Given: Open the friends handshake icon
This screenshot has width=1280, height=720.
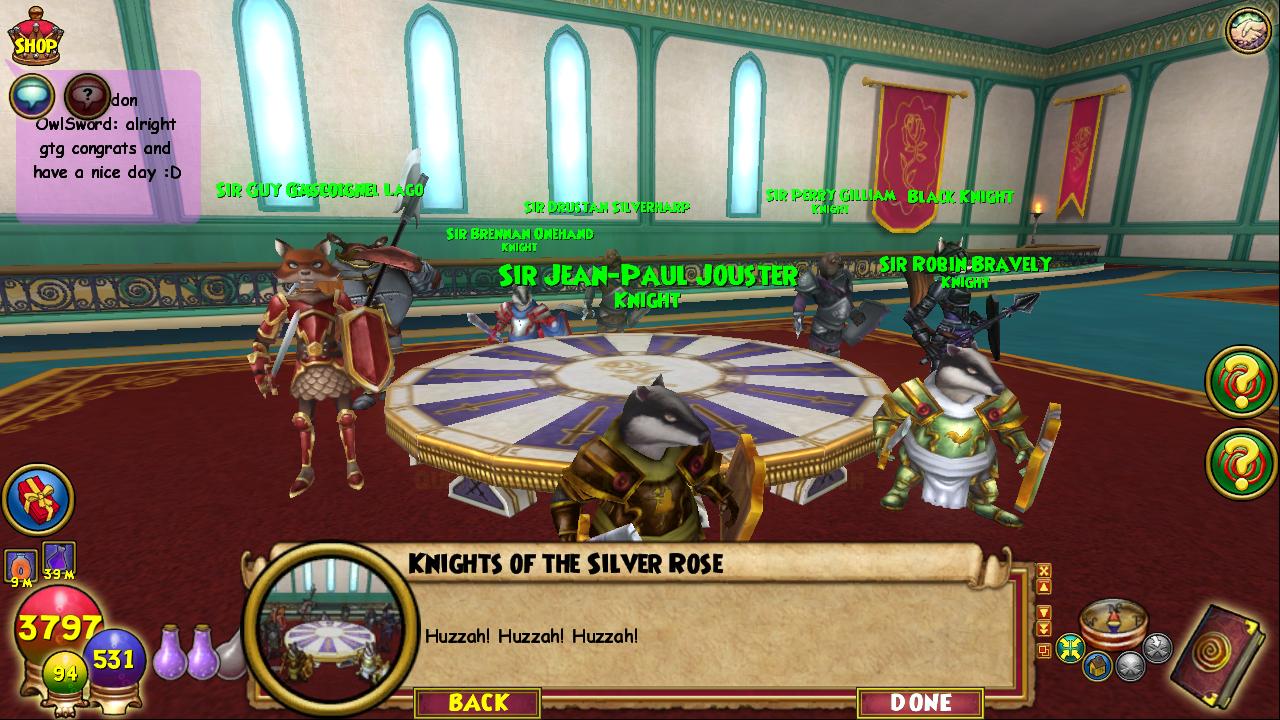Looking at the screenshot, I should tap(1246, 30).
